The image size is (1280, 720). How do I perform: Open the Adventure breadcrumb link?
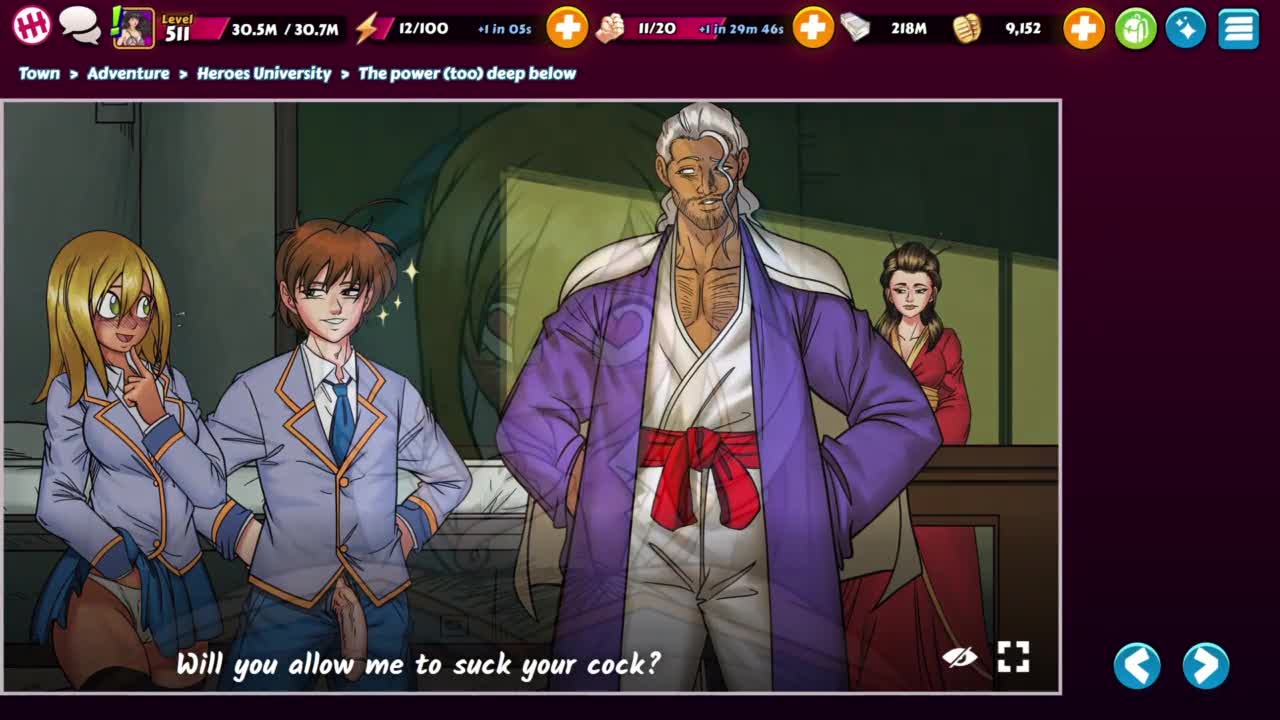(x=128, y=73)
